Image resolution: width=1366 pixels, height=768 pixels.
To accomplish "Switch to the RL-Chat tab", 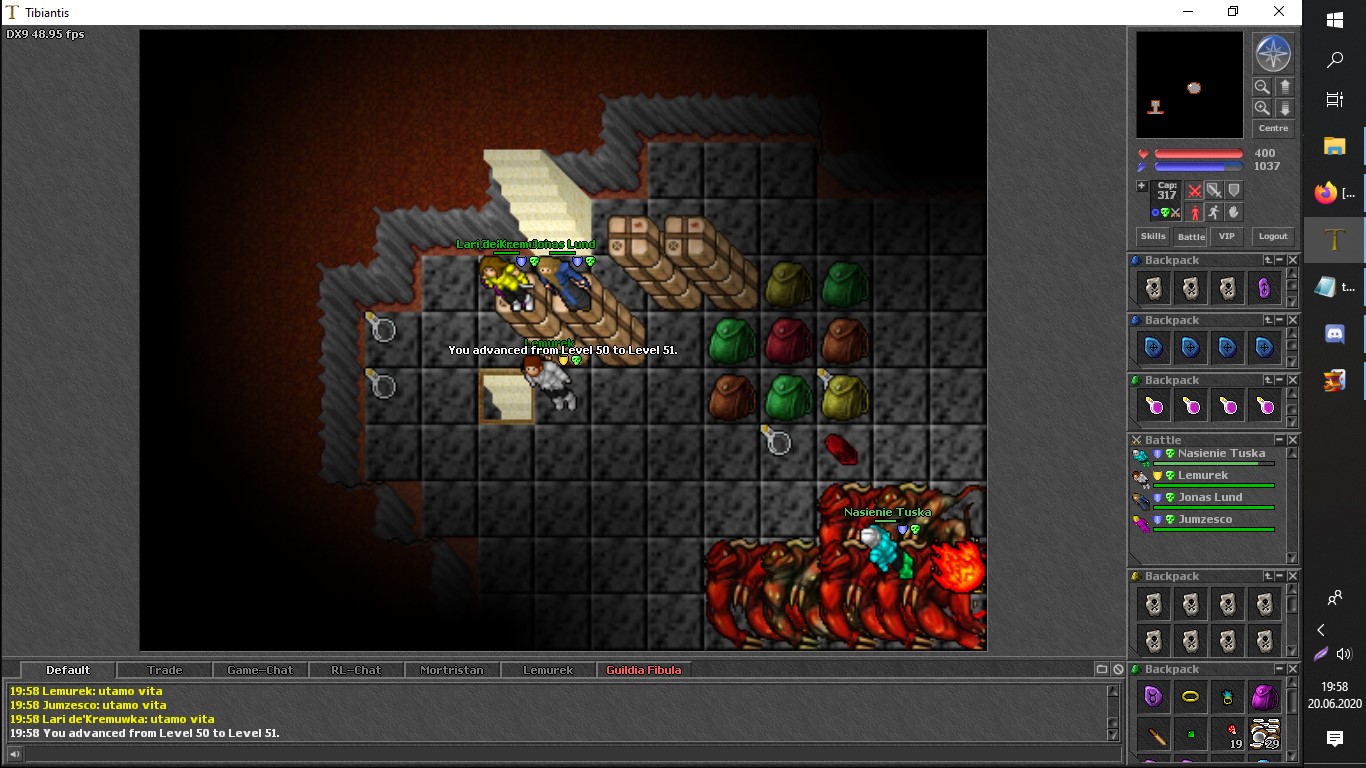I will [x=356, y=670].
